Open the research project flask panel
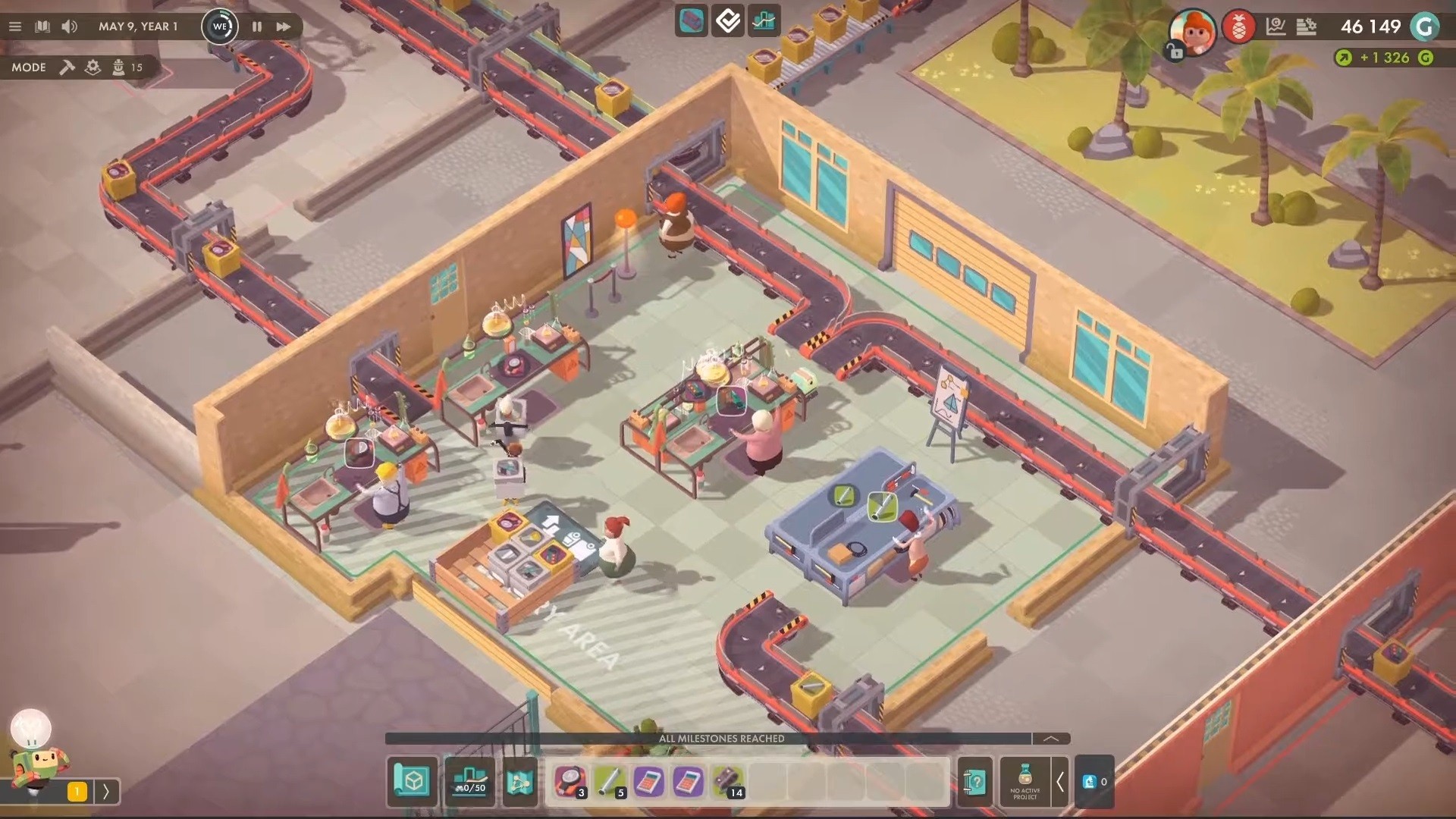 [1025, 781]
